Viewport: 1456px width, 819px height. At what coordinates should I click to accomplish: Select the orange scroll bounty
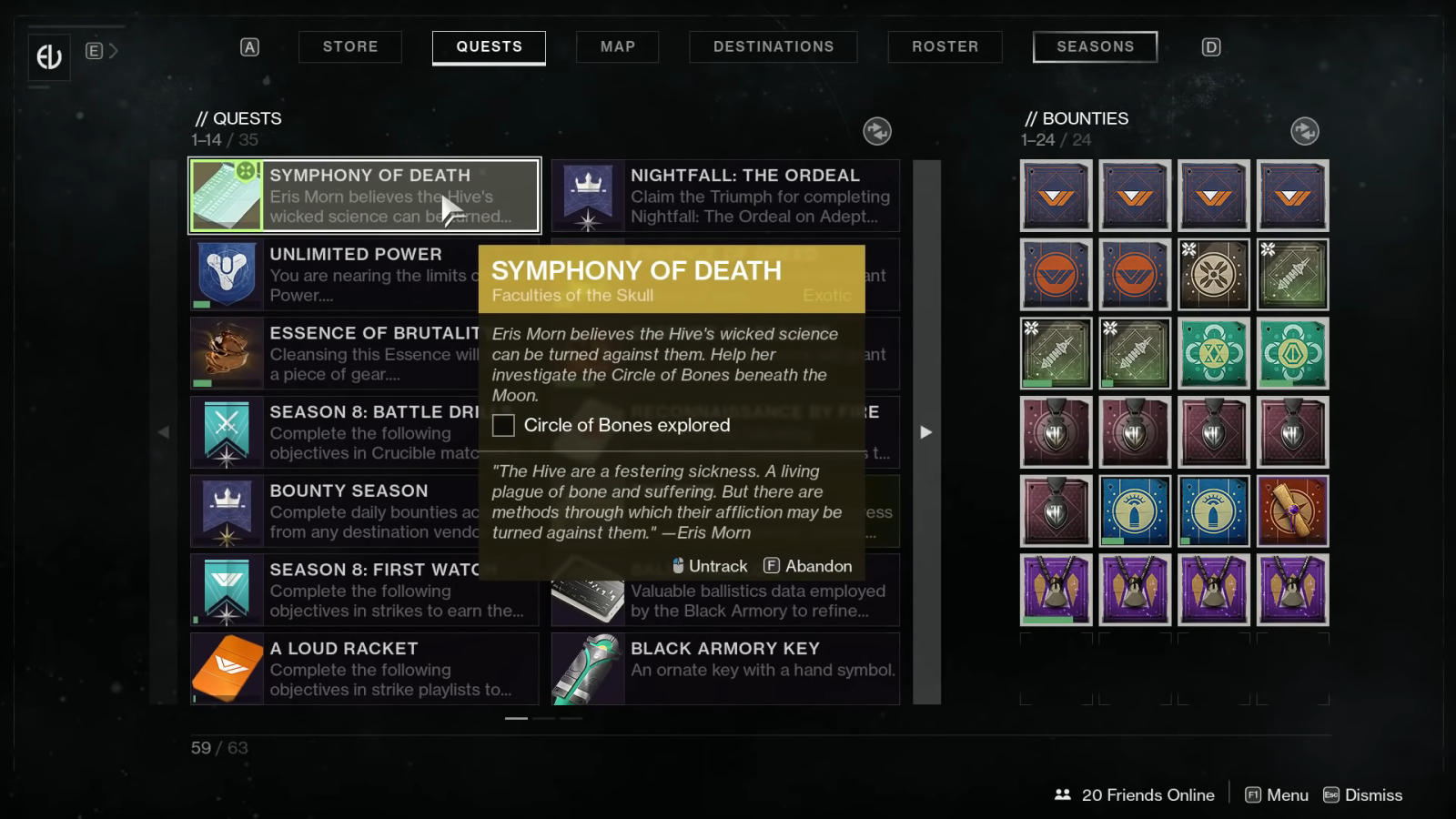pyautogui.click(x=1292, y=511)
